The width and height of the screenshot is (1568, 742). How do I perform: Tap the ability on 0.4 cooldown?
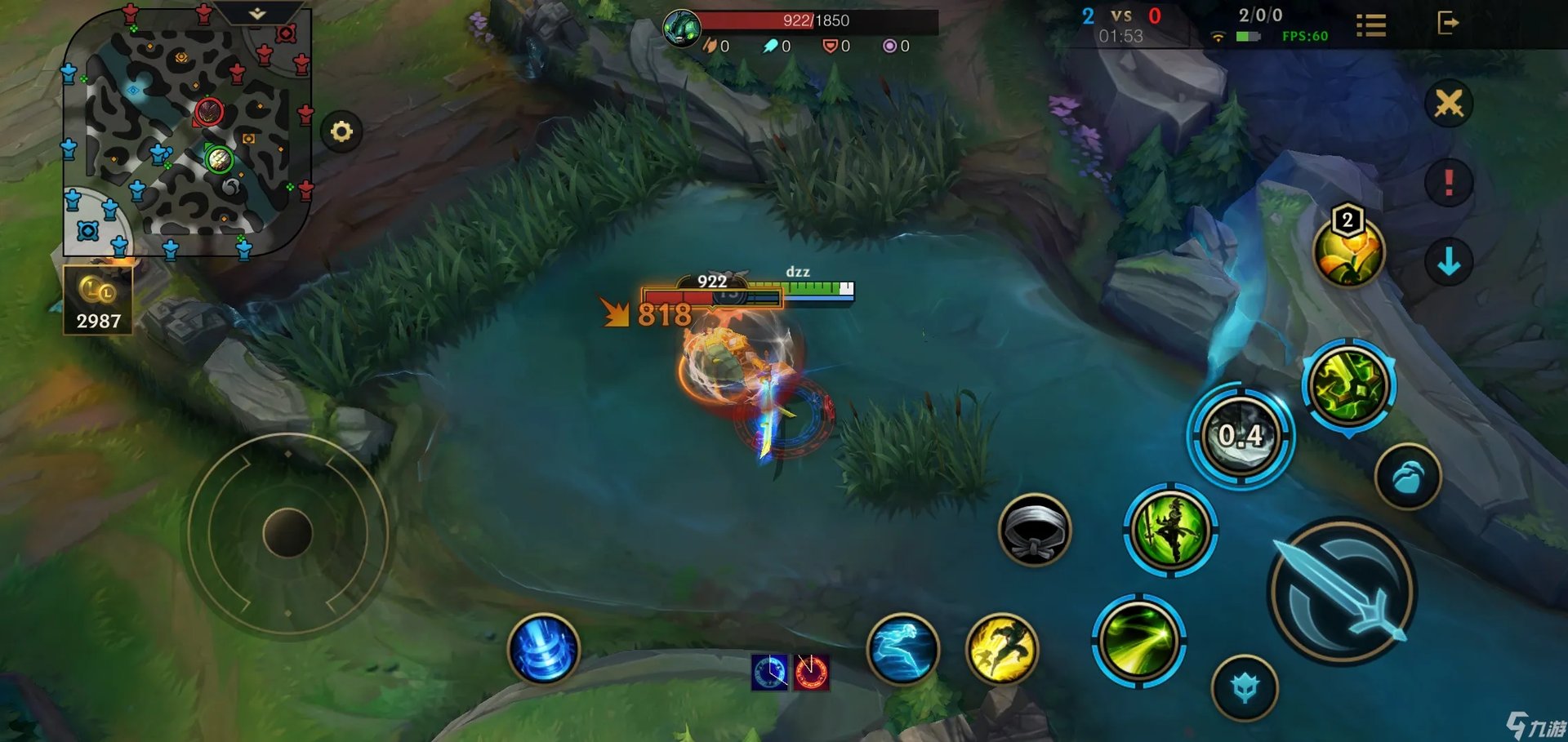tap(1241, 438)
